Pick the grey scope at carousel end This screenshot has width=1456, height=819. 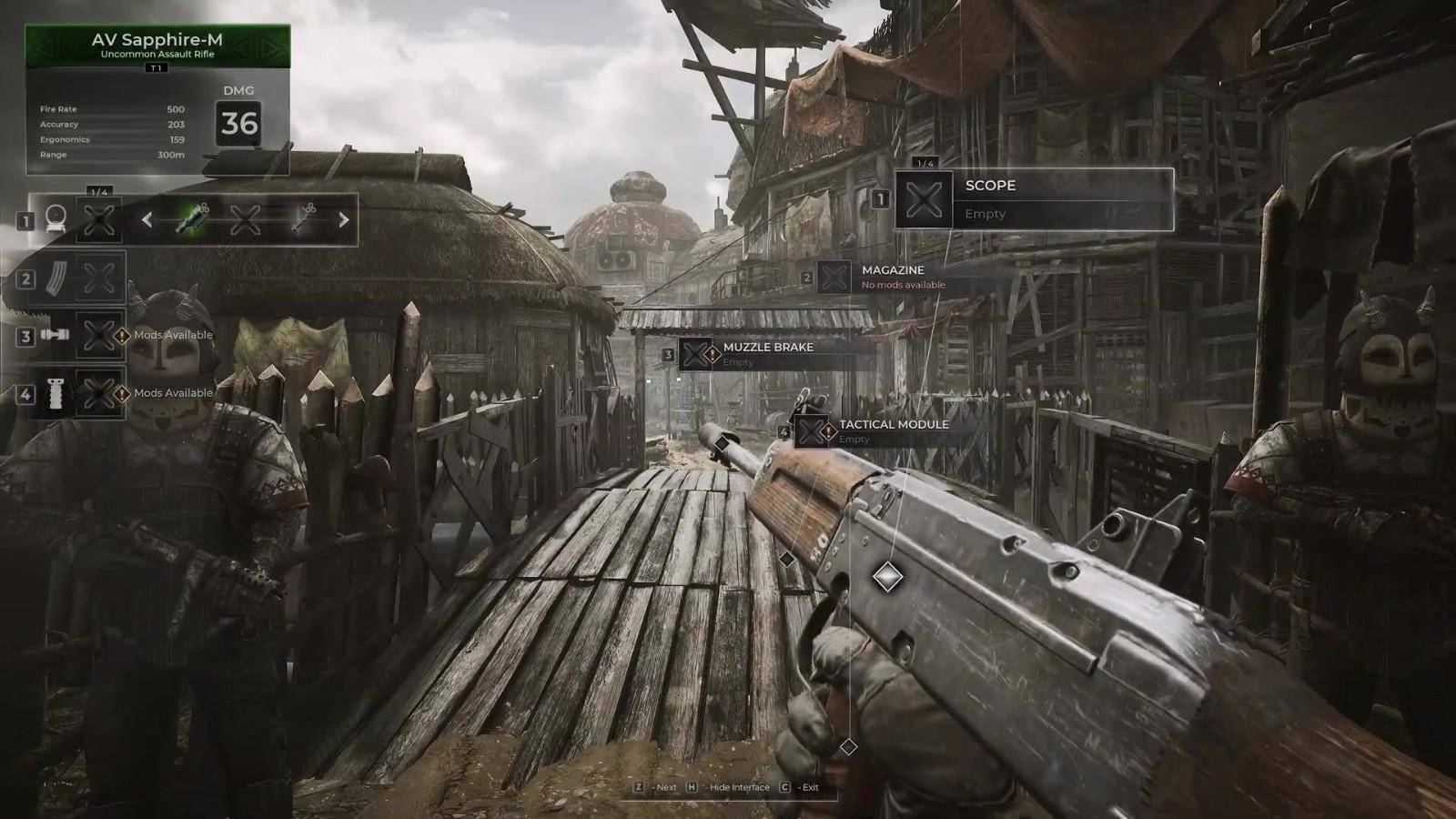[303, 219]
